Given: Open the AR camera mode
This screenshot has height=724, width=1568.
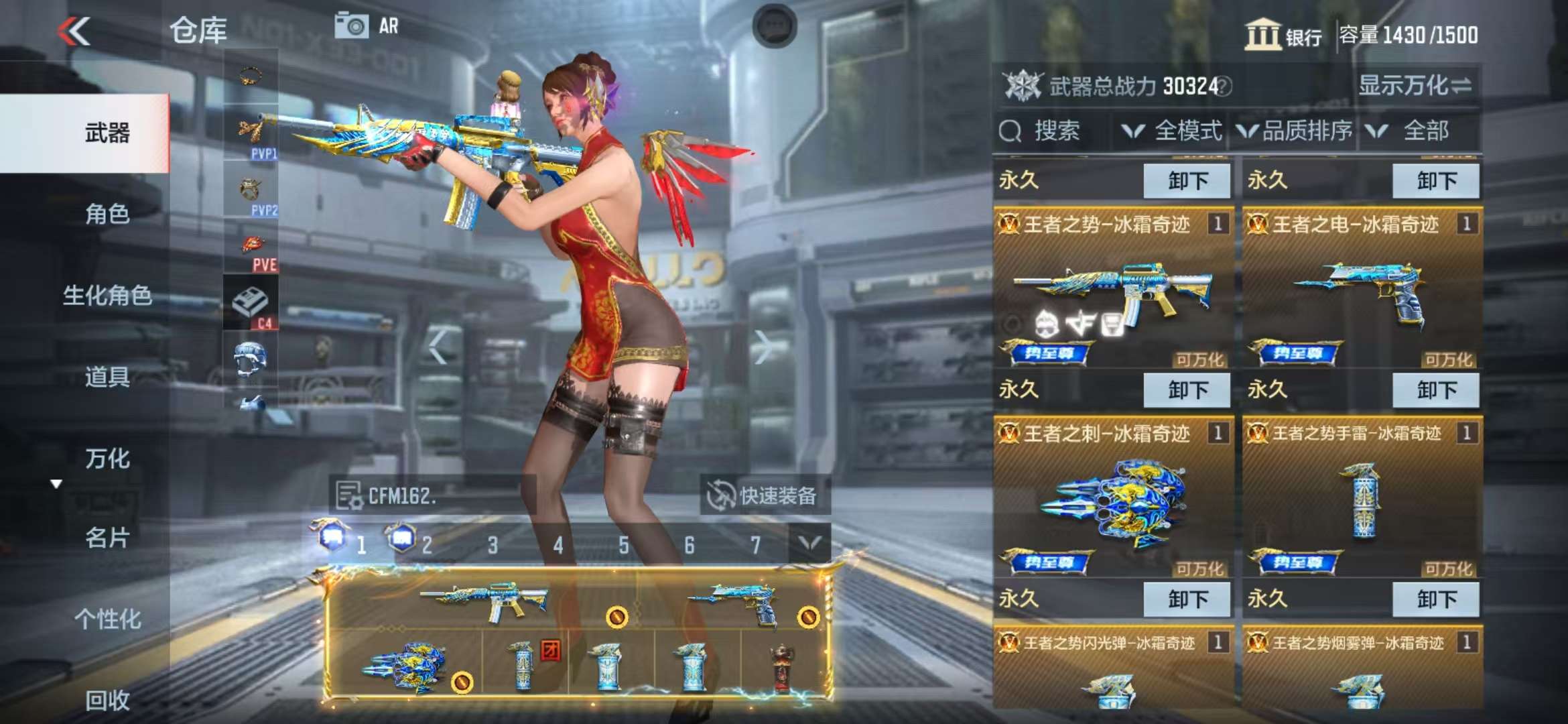Looking at the screenshot, I should tap(367, 26).
